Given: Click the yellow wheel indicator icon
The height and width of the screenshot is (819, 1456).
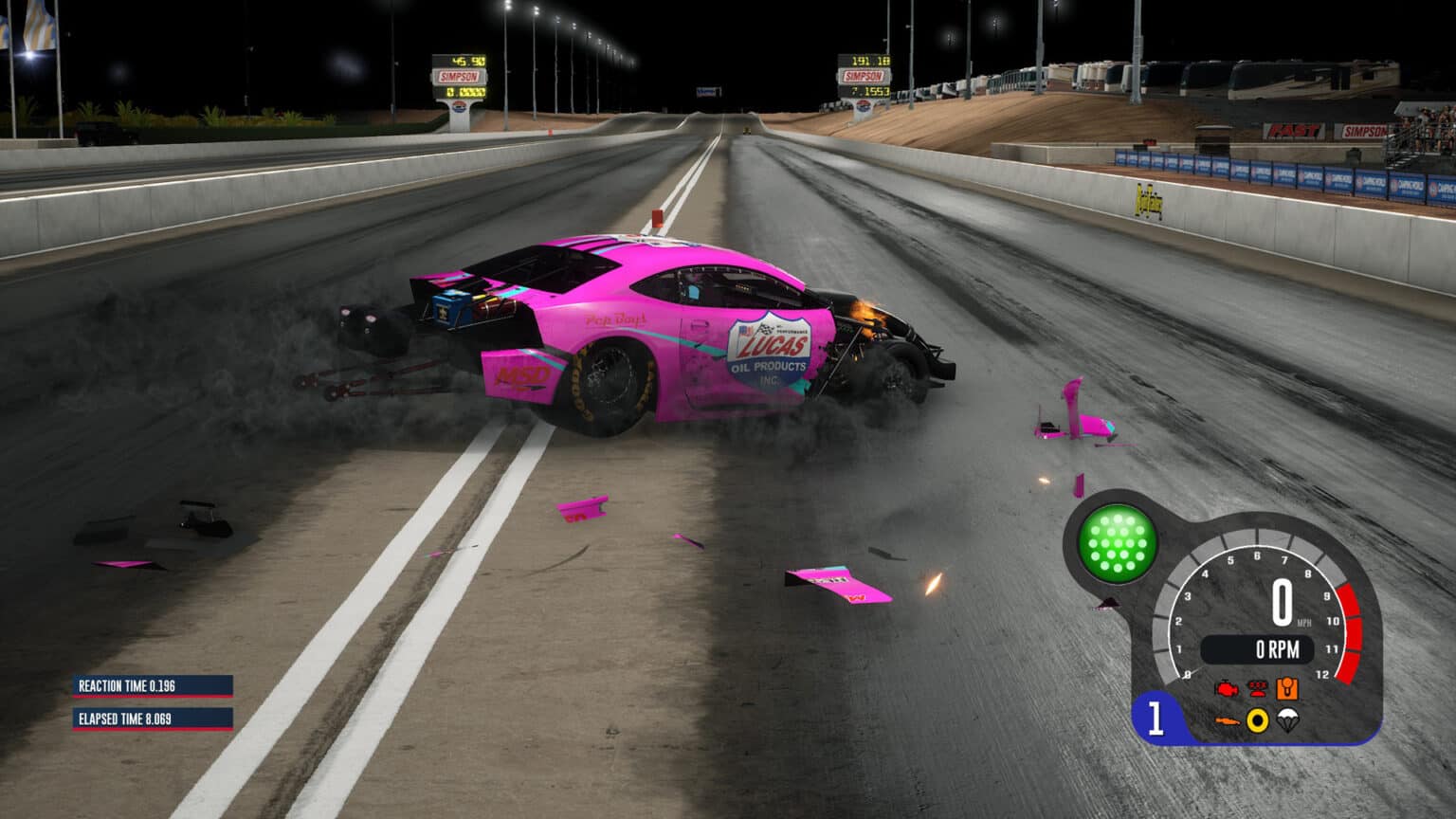Looking at the screenshot, I should [x=1258, y=721].
